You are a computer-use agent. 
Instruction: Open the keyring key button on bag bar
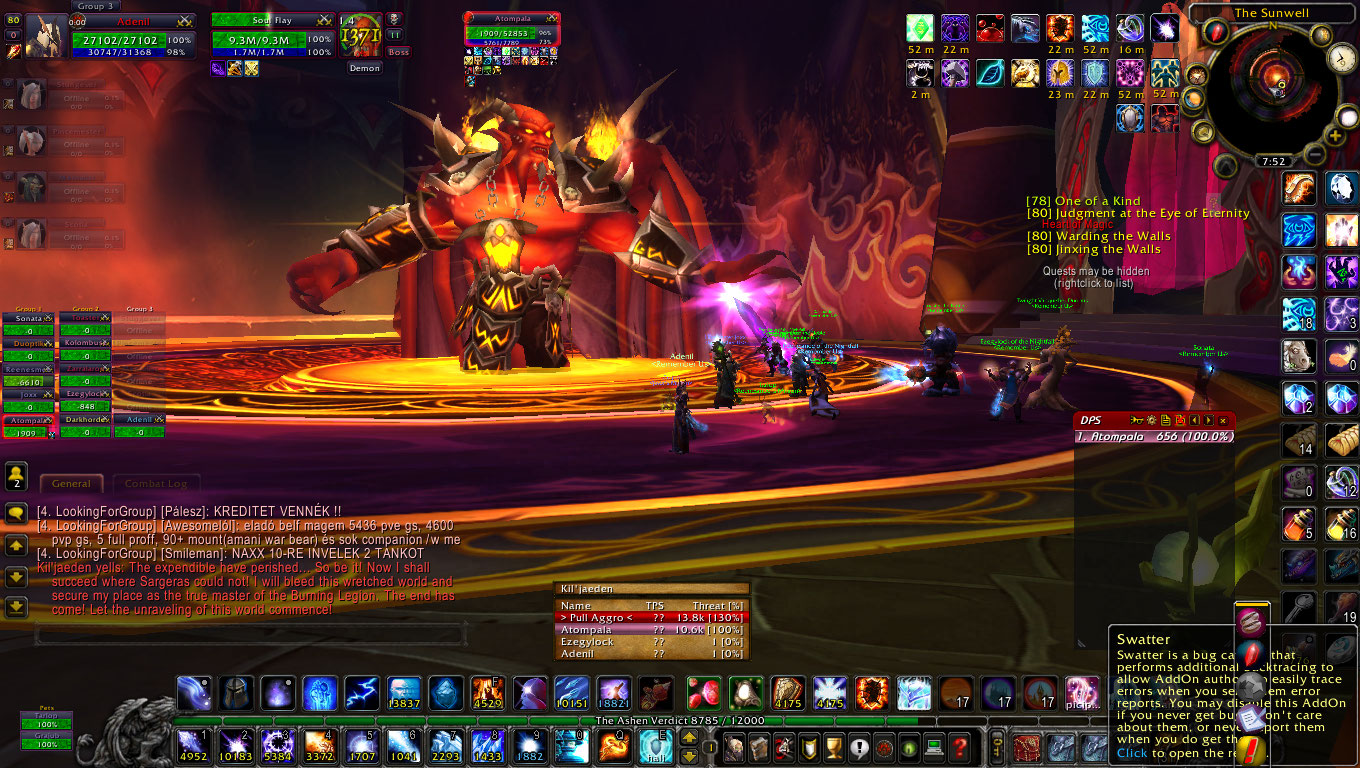(997, 746)
